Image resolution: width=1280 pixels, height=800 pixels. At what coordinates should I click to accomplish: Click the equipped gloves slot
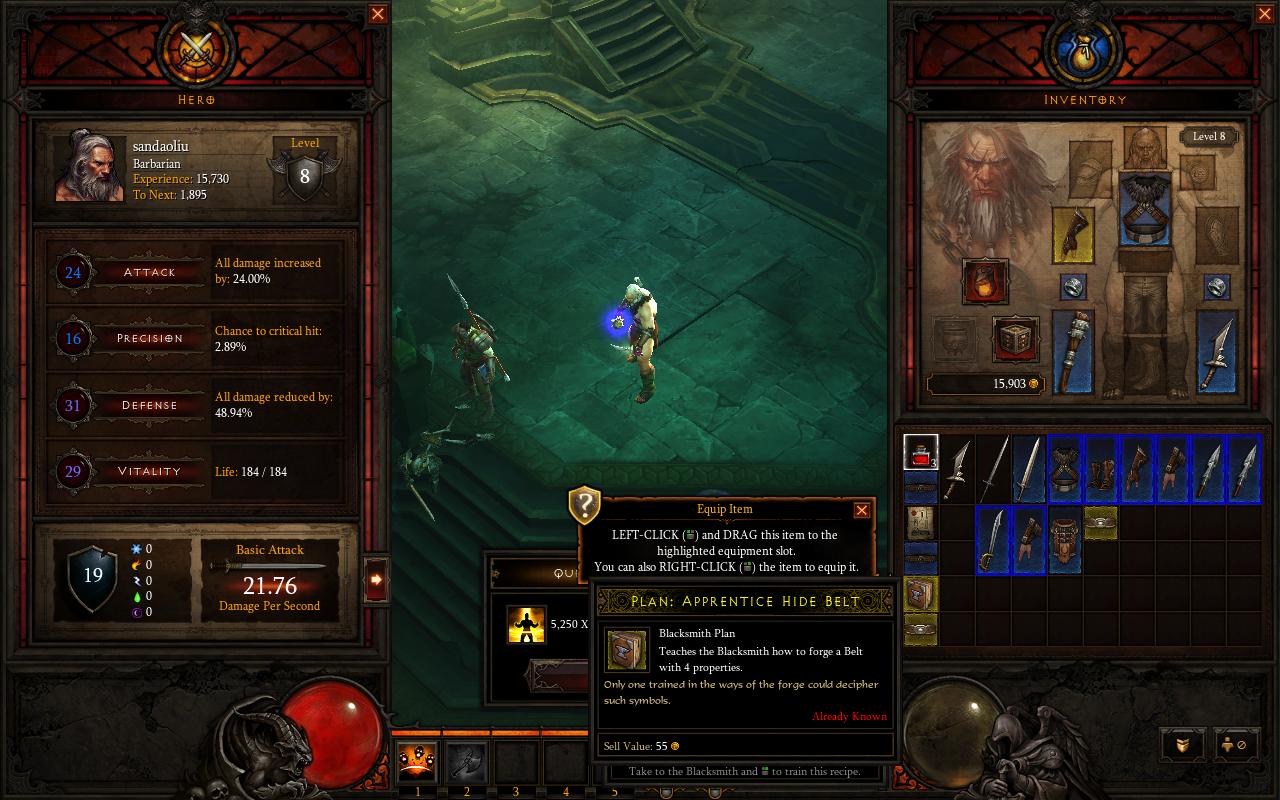pyautogui.click(x=1073, y=234)
